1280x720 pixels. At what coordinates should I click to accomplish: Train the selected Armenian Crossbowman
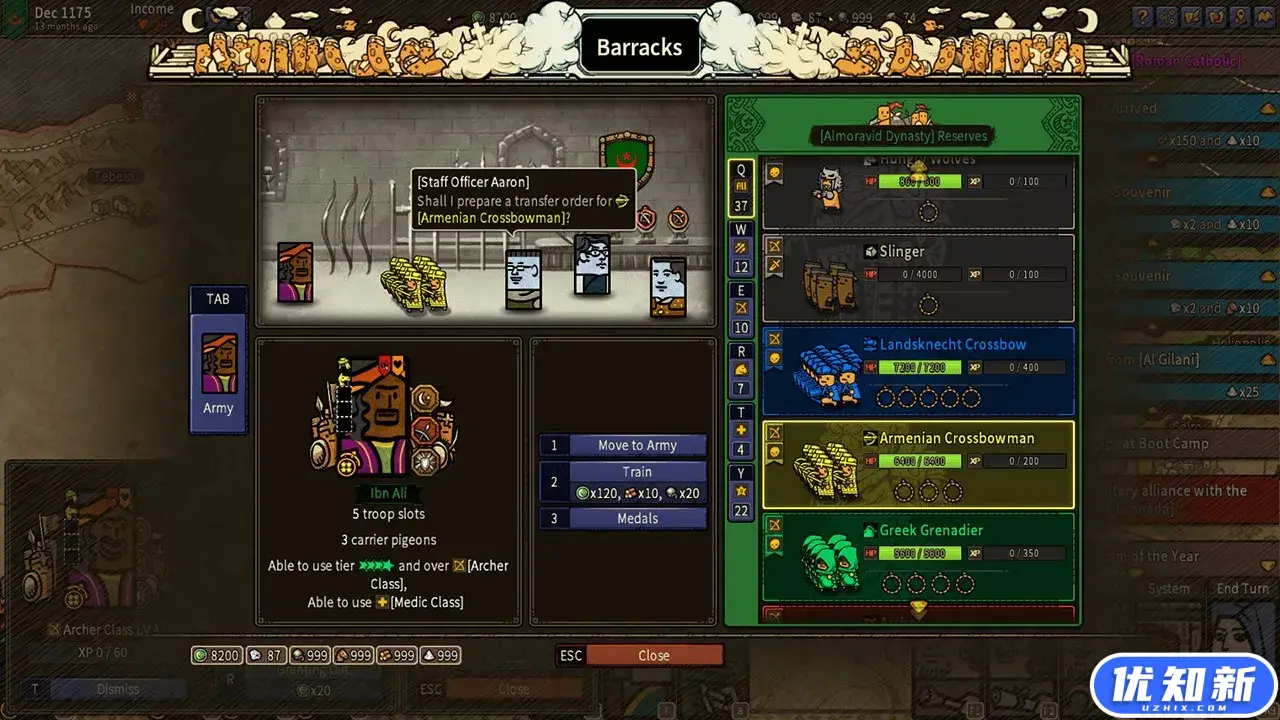pyautogui.click(x=637, y=482)
